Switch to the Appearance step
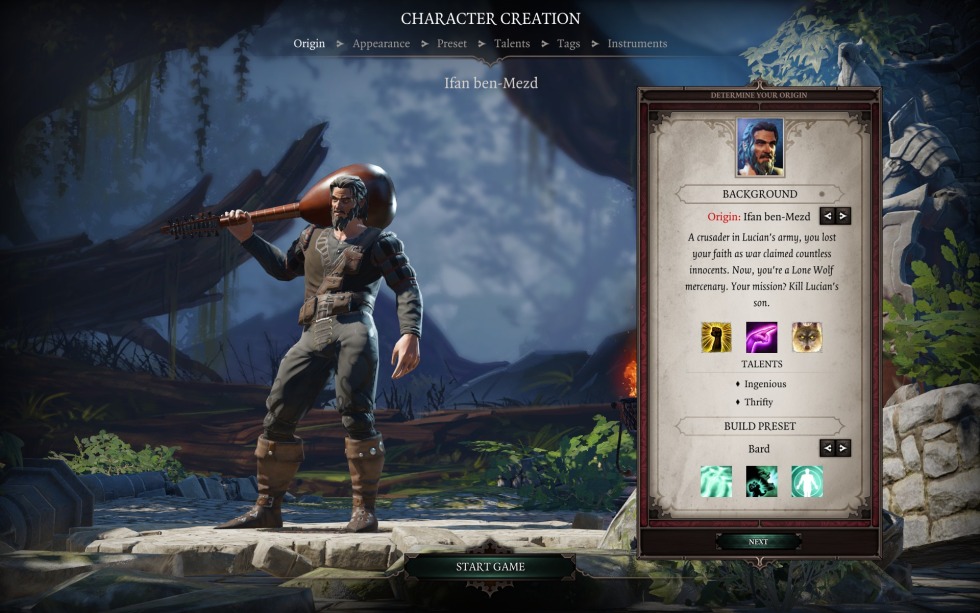This screenshot has width=980, height=613. (381, 44)
